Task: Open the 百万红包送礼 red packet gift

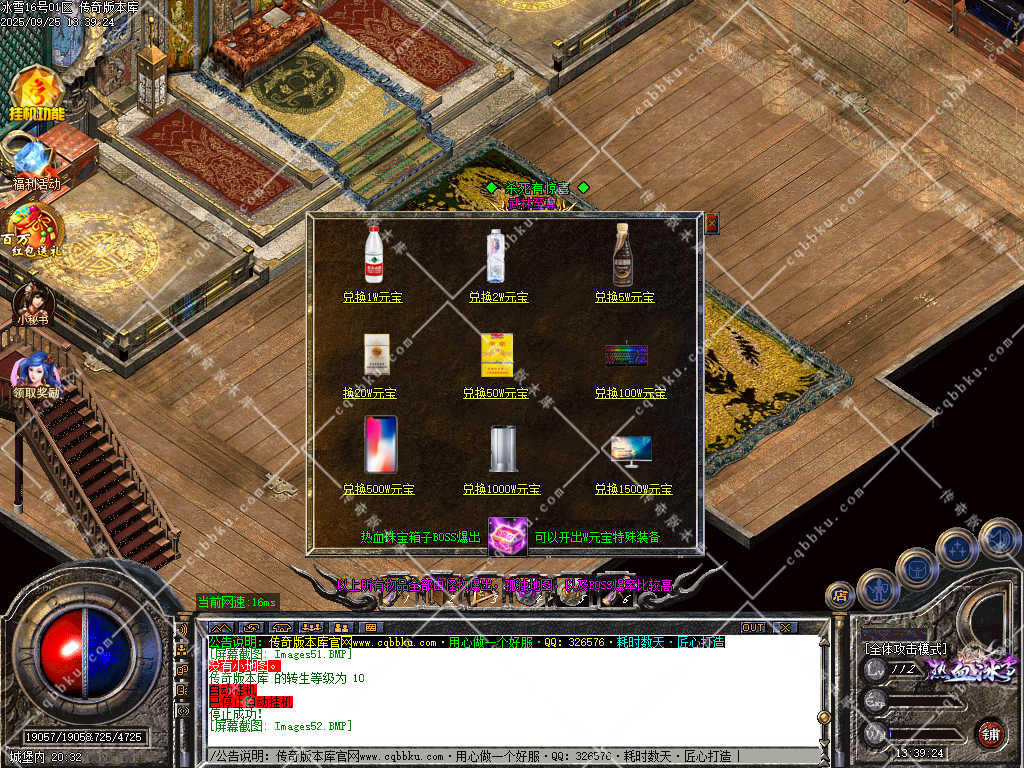Action: [x=34, y=230]
